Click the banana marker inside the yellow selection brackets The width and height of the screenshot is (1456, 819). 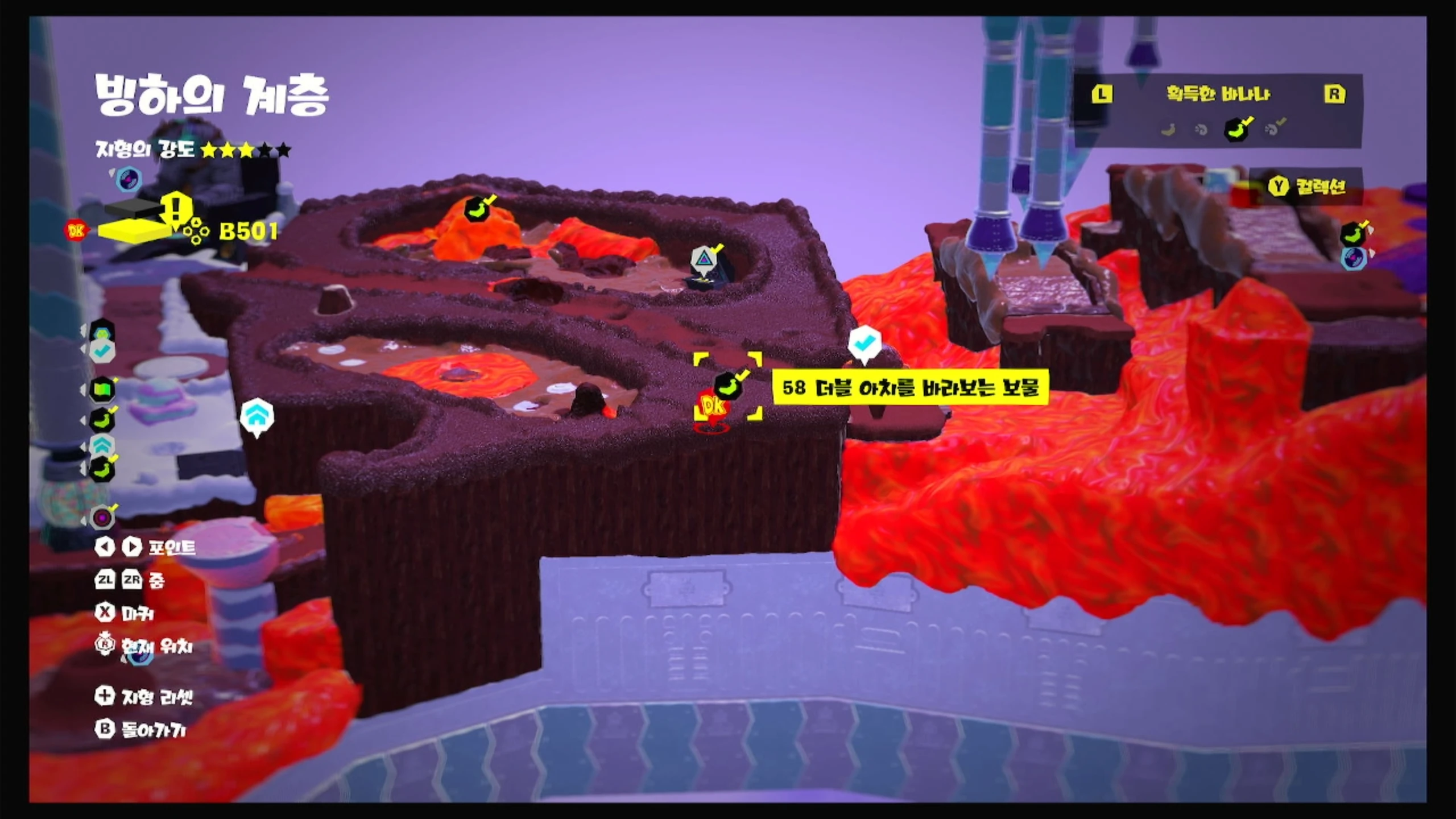tap(728, 386)
